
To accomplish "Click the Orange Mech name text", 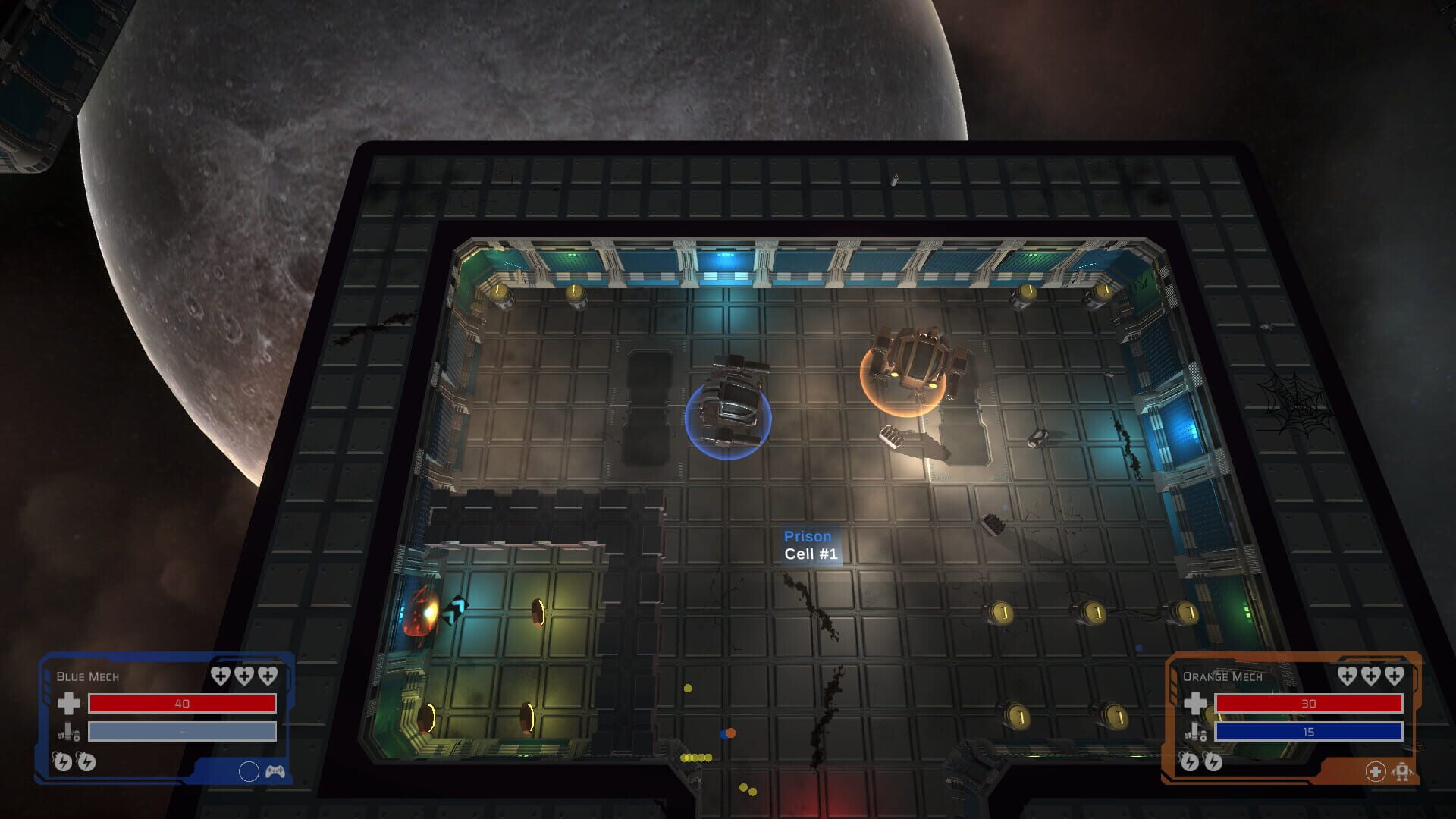I will [1223, 677].
